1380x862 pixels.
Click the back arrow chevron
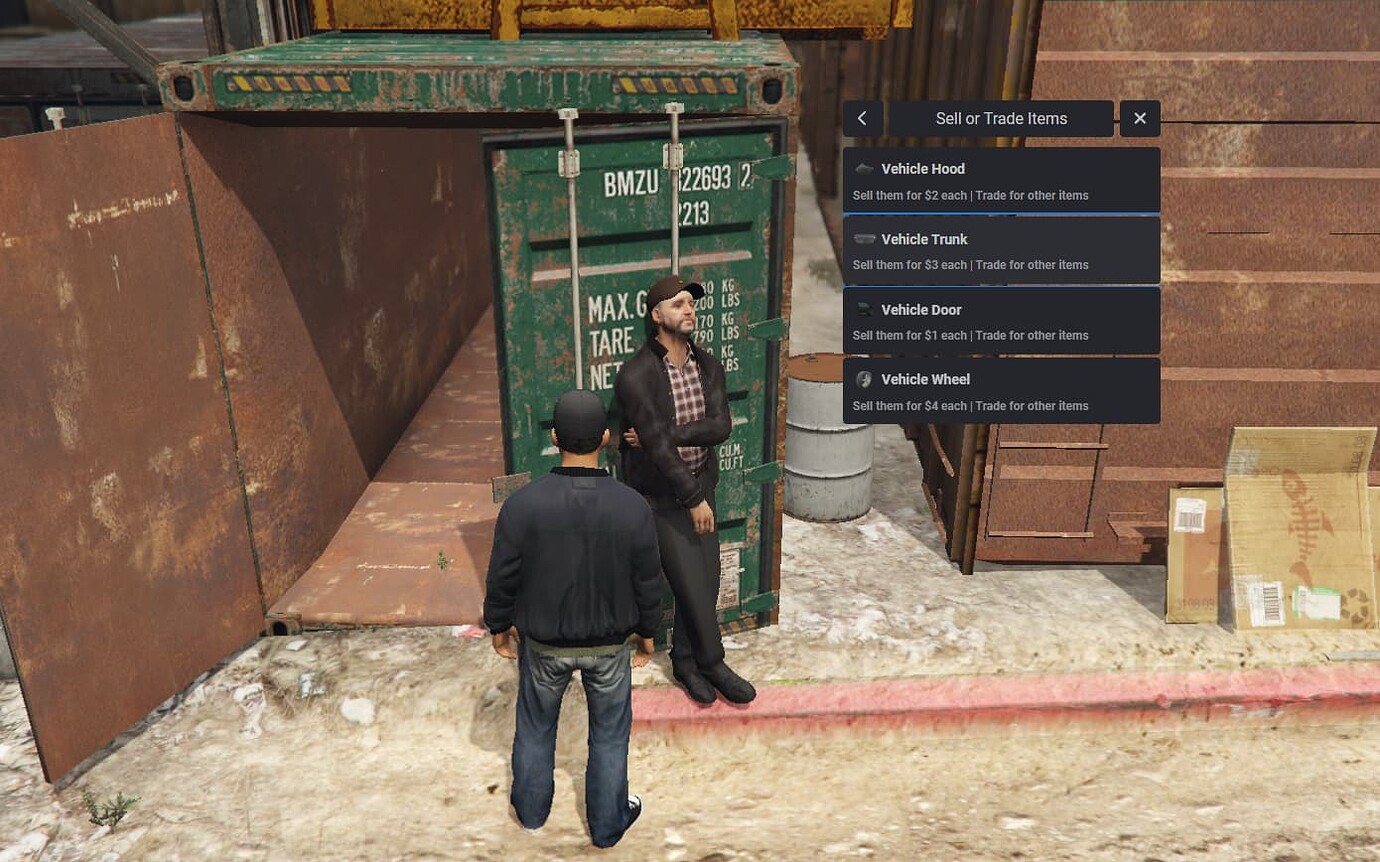tap(862, 118)
